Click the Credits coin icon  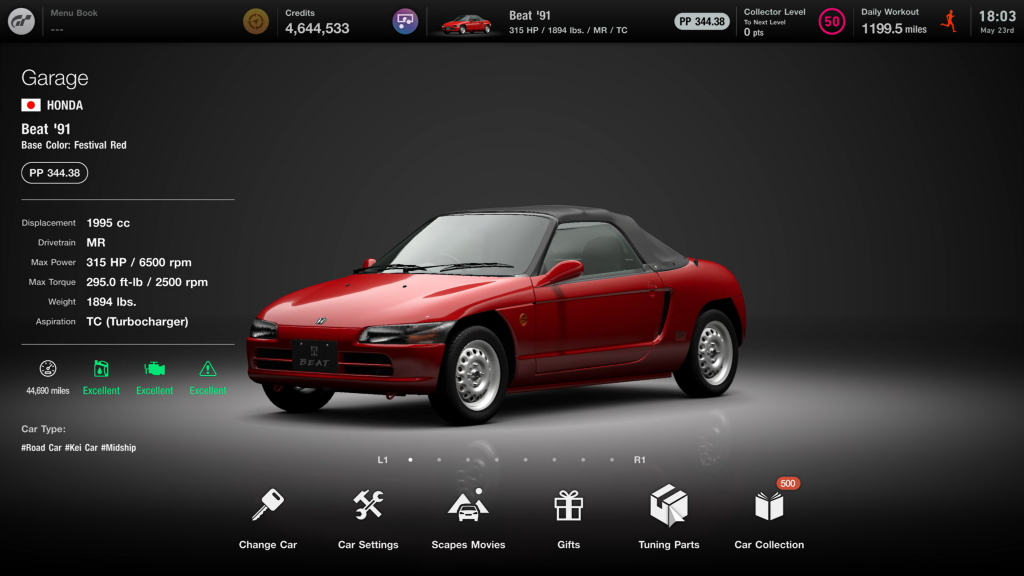[x=256, y=21]
